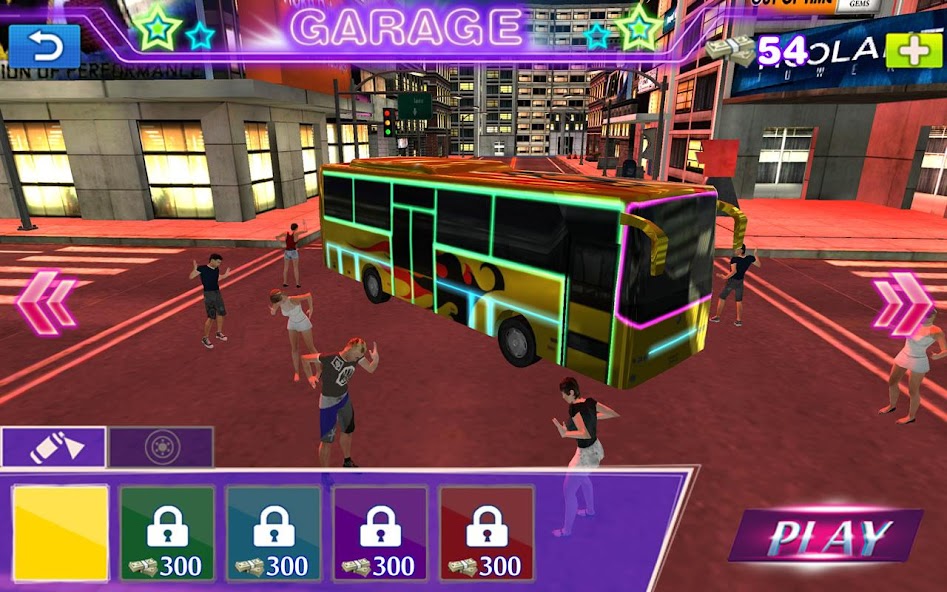Start the game with the PLAY button

coord(829,537)
